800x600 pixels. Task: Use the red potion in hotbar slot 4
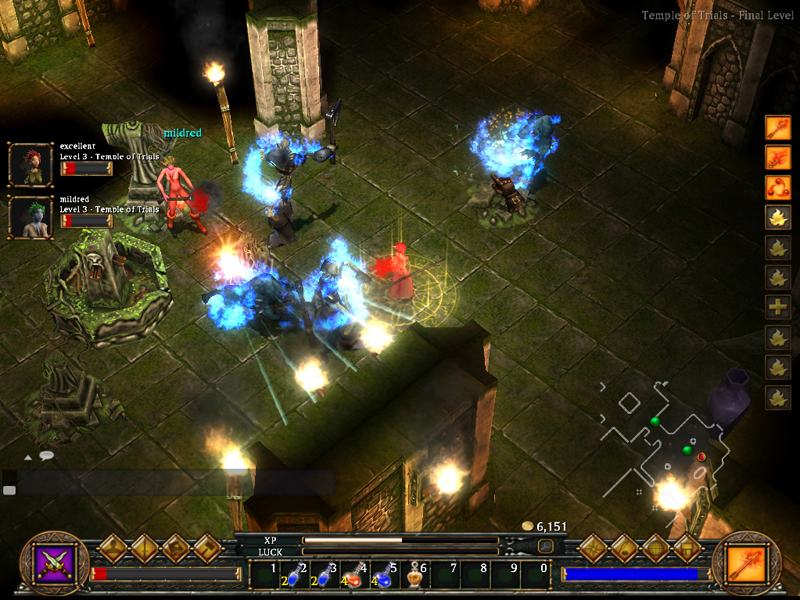[x=355, y=574]
